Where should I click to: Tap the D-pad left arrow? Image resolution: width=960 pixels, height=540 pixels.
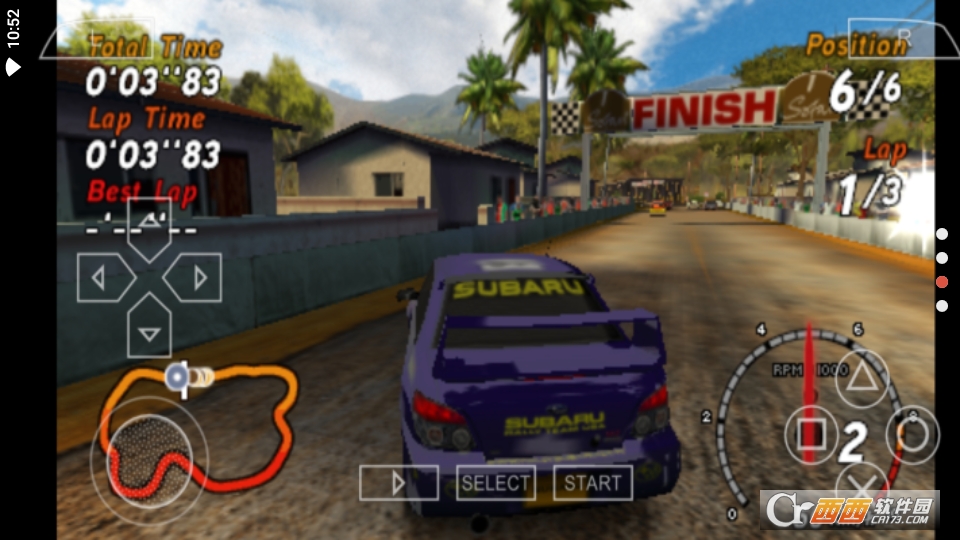(x=103, y=278)
